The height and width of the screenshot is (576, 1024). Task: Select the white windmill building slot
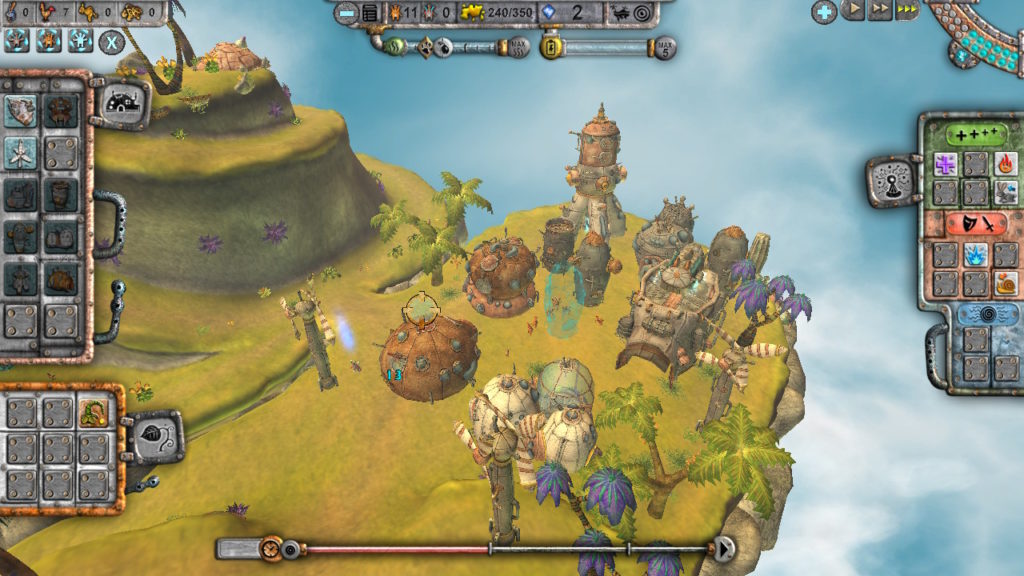pyautogui.click(x=20, y=152)
